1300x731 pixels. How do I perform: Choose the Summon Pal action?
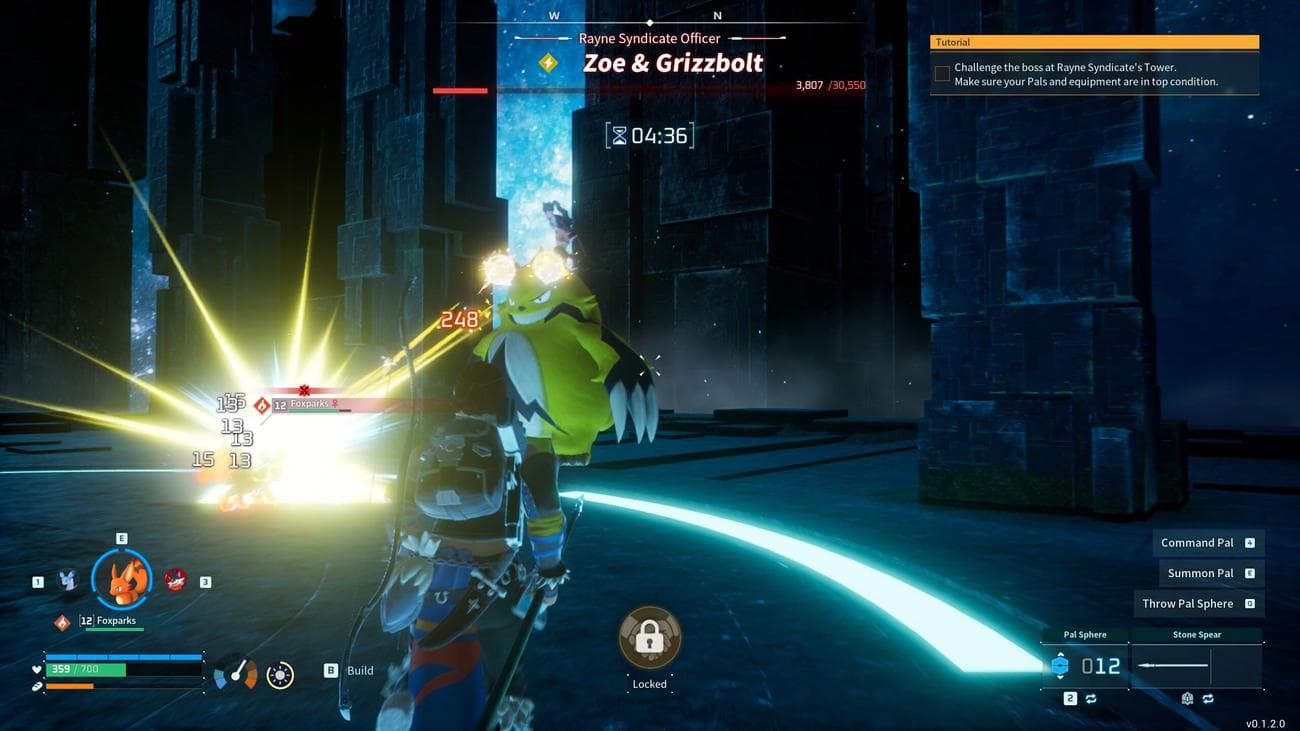tap(1200, 573)
